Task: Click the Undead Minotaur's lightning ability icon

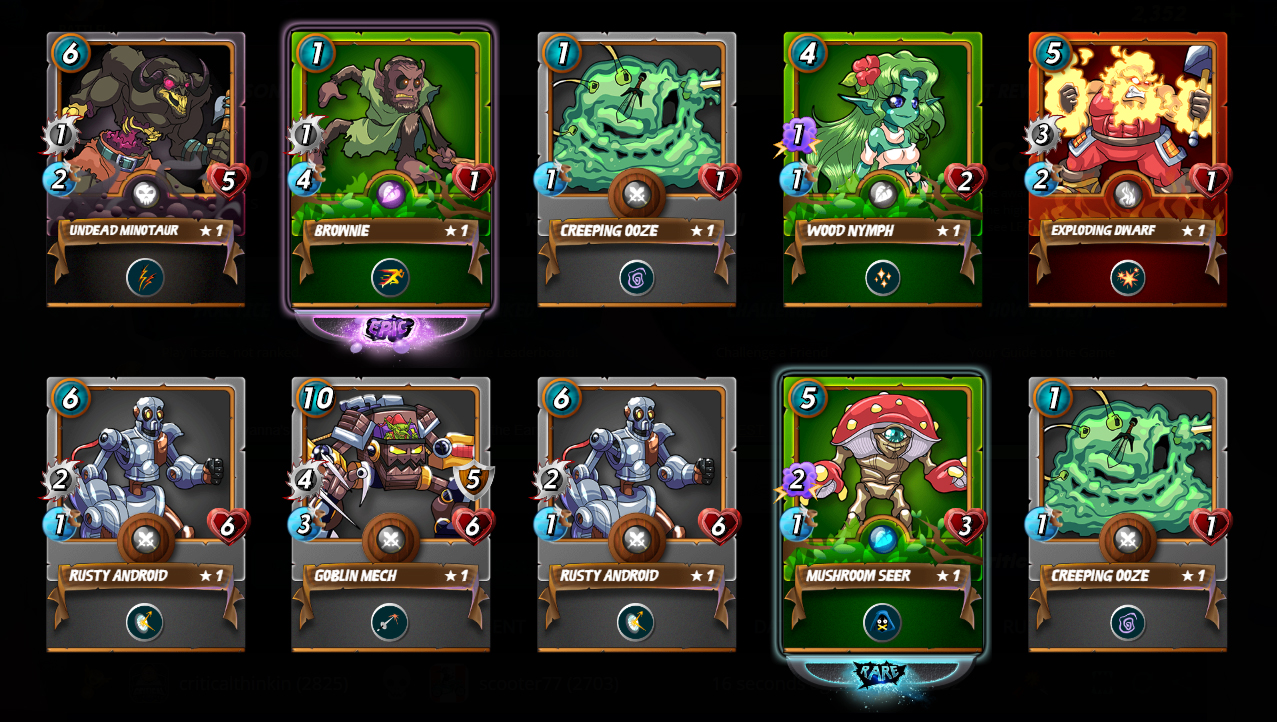Action: pos(146,278)
